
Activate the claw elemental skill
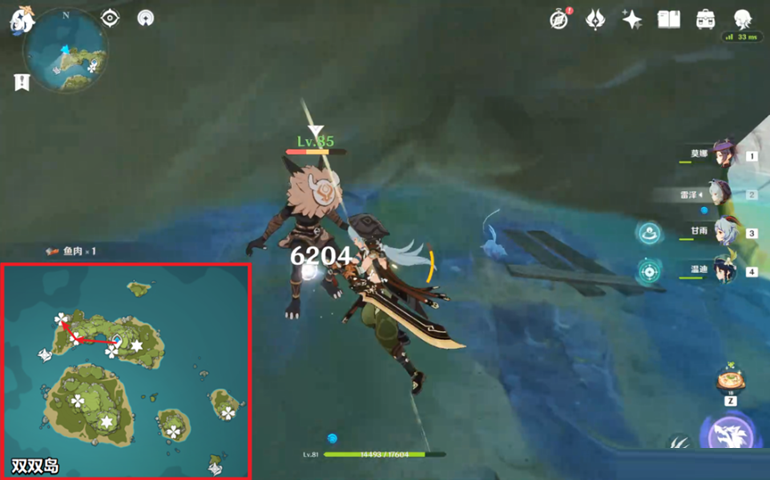click(680, 445)
